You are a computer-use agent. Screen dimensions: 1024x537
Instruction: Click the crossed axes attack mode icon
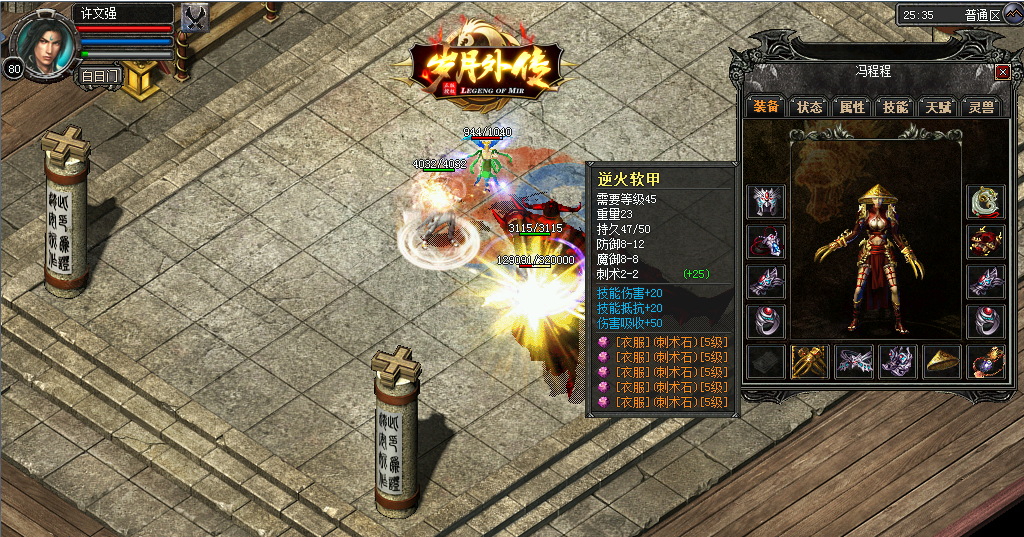click(x=196, y=18)
